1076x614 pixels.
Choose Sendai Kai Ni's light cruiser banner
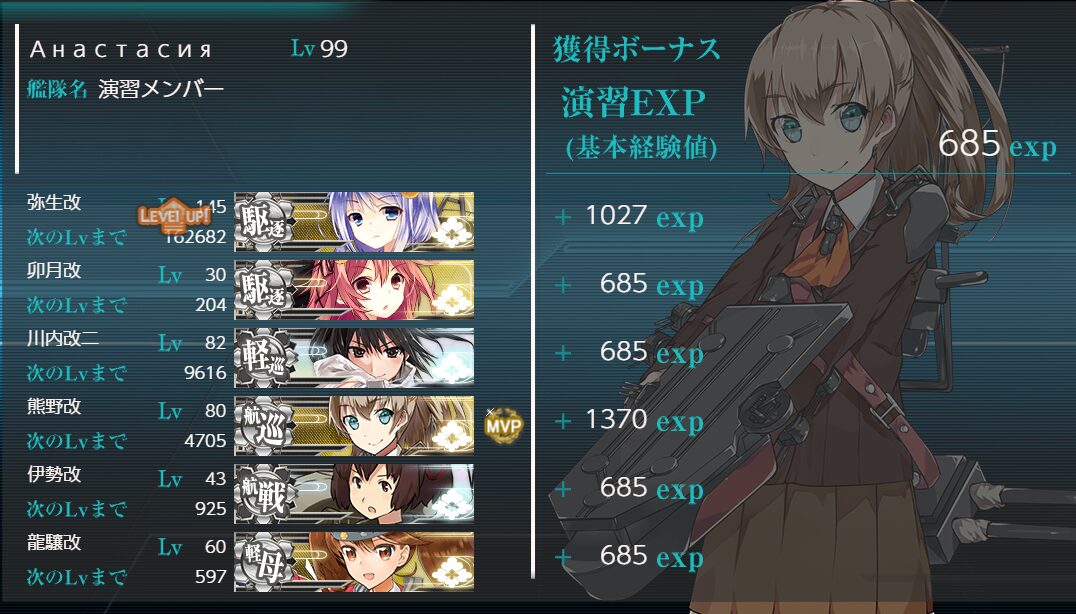tap(354, 357)
